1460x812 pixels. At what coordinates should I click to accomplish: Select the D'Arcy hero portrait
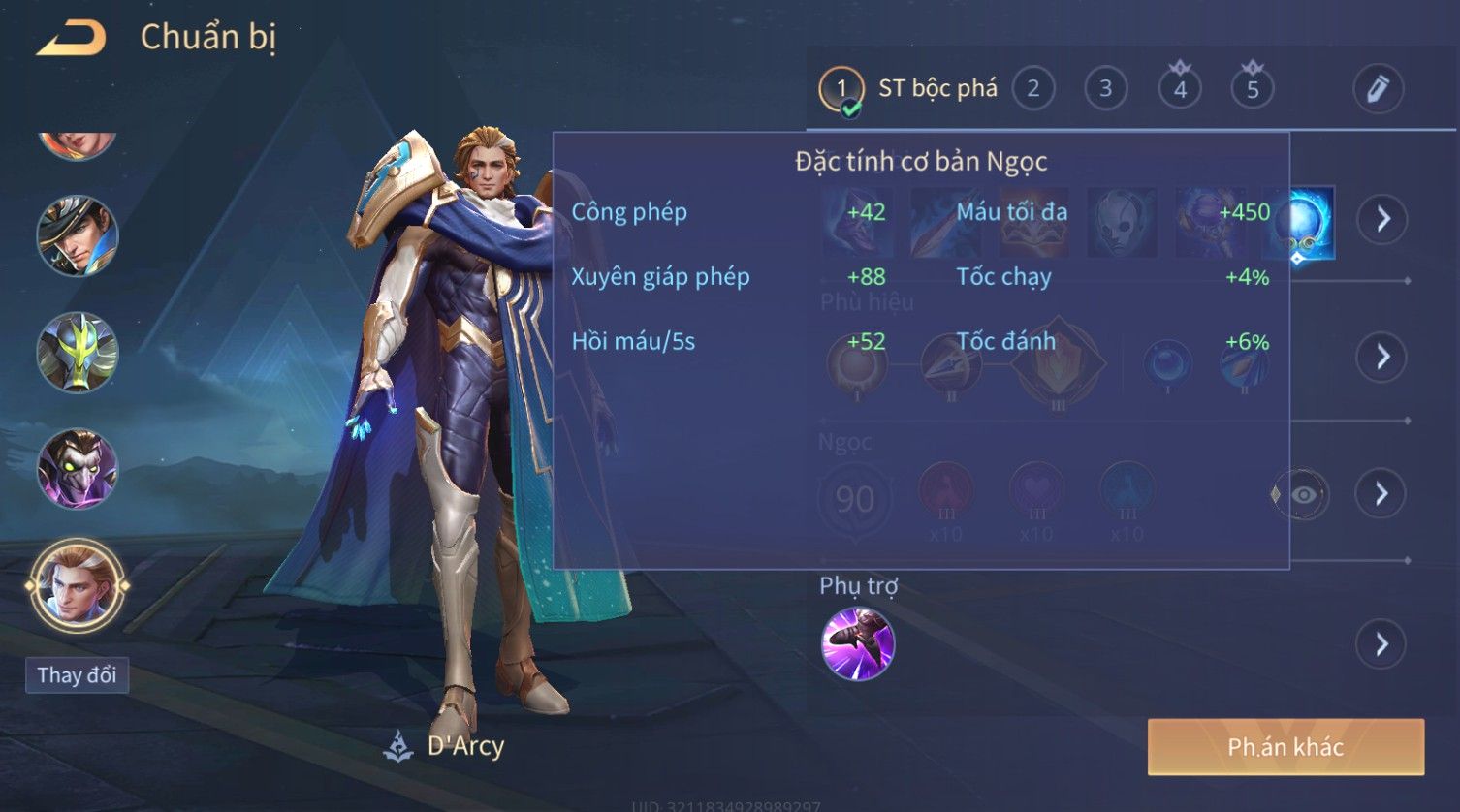point(77,586)
